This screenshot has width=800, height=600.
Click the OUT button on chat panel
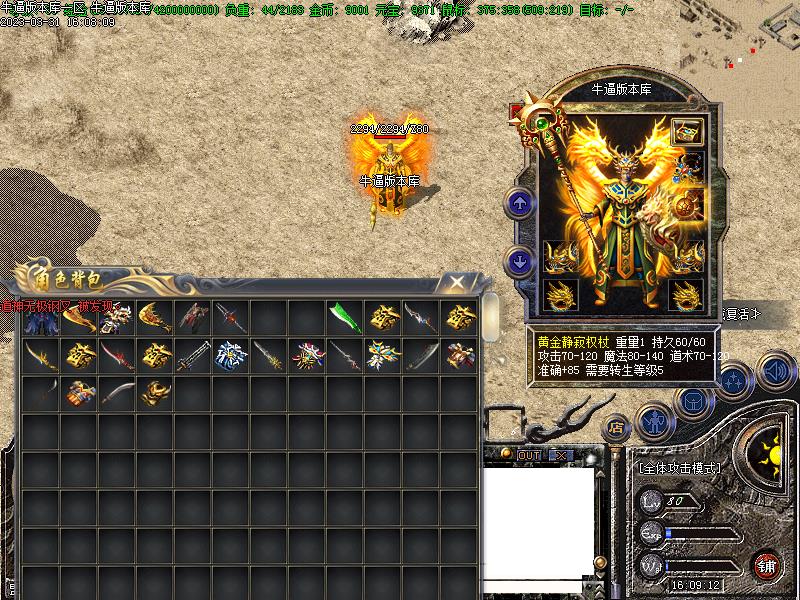point(528,455)
